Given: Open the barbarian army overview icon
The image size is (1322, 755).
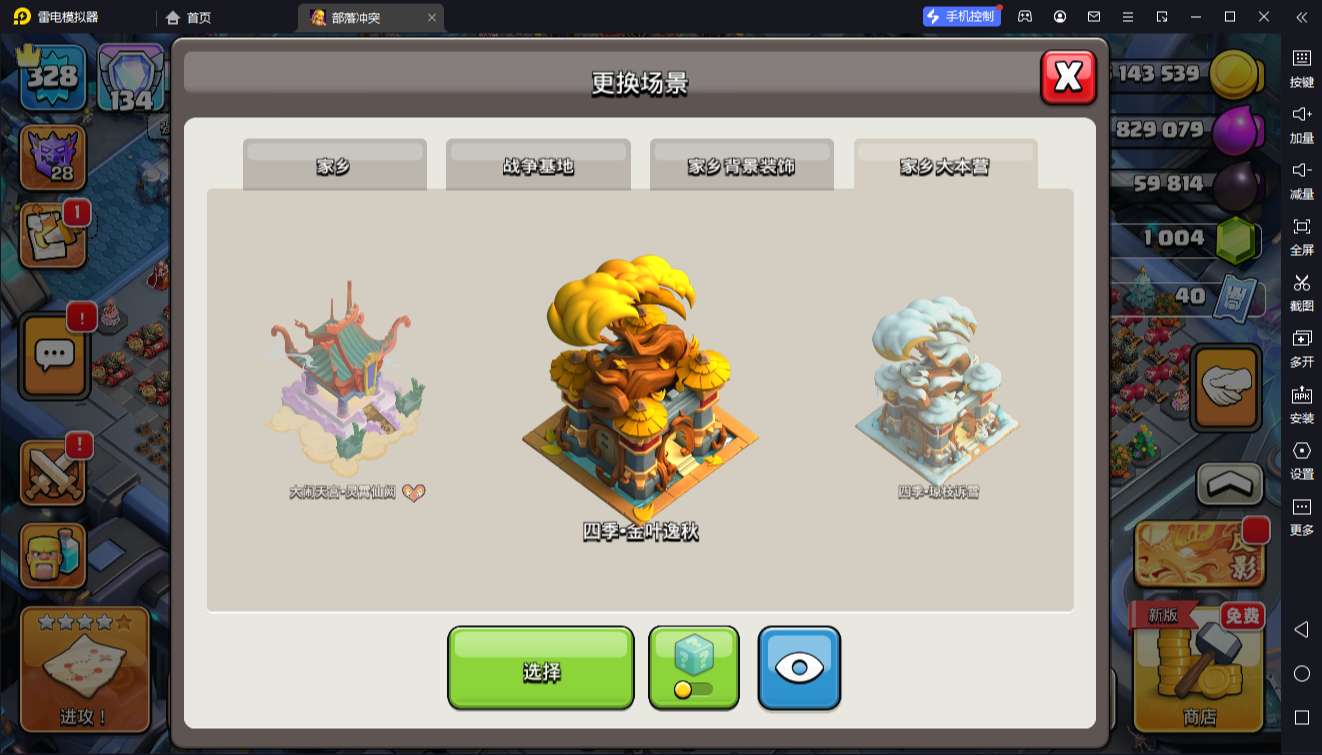Looking at the screenshot, I should point(52,555).
